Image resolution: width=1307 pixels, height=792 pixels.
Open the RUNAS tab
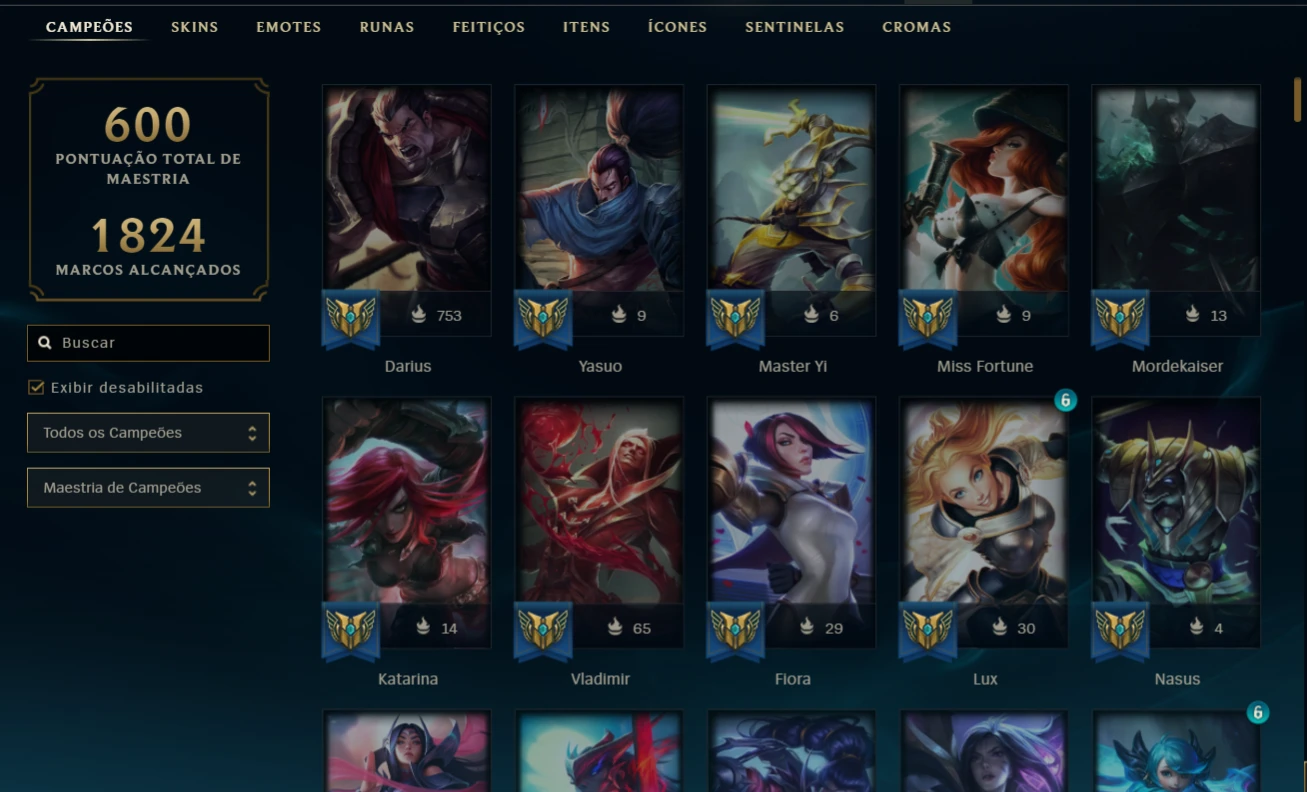pyautogui.click(x=386, y=27)
